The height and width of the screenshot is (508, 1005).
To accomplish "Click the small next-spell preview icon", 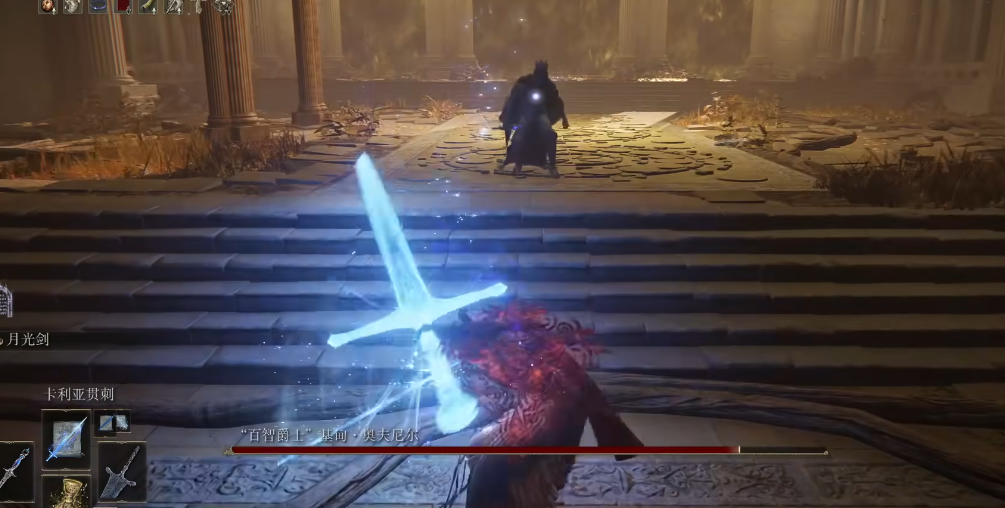I will click(113, 422).
